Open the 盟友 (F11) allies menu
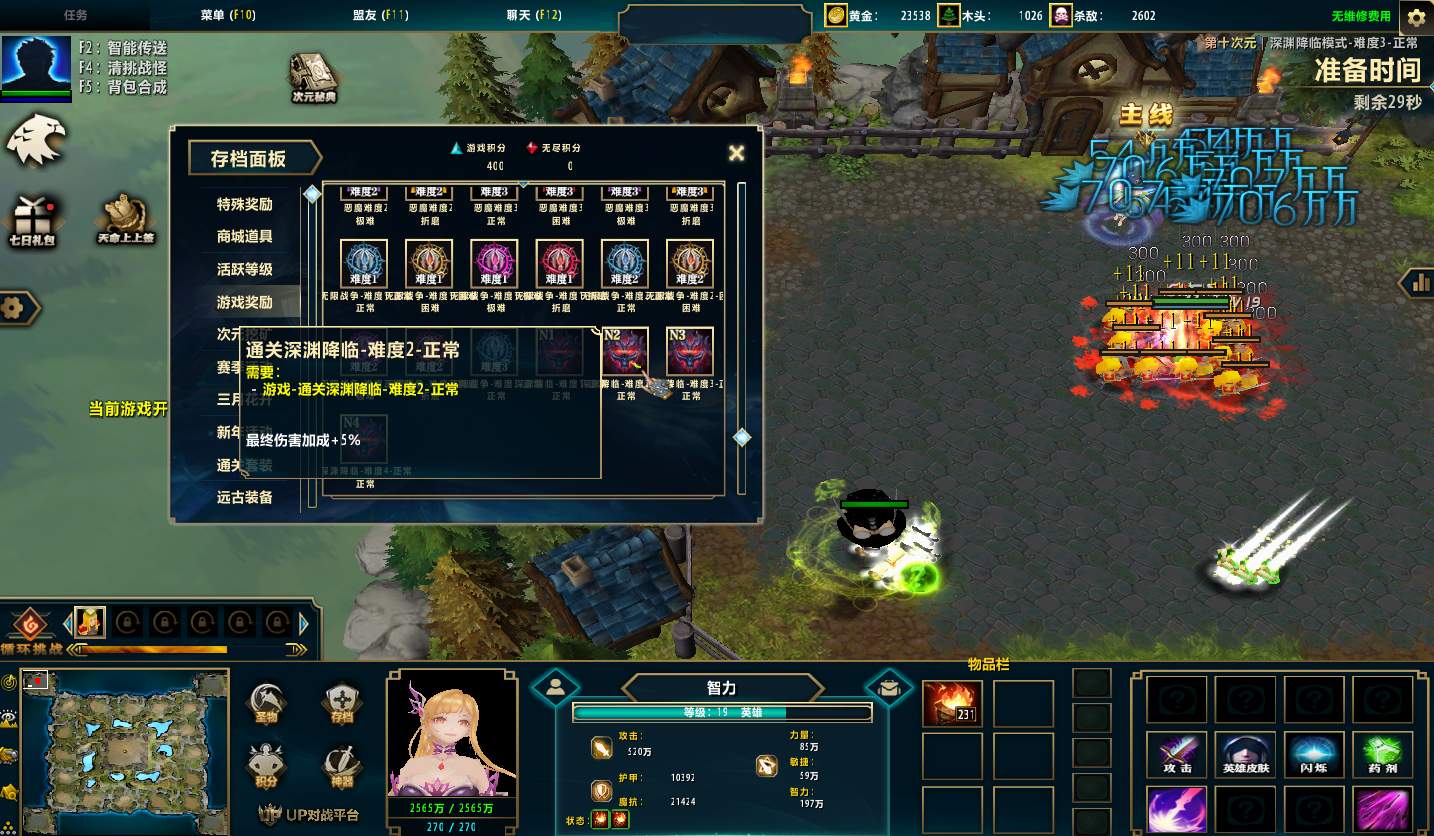Screen dimensions: 1434x836 click(380, 15)
